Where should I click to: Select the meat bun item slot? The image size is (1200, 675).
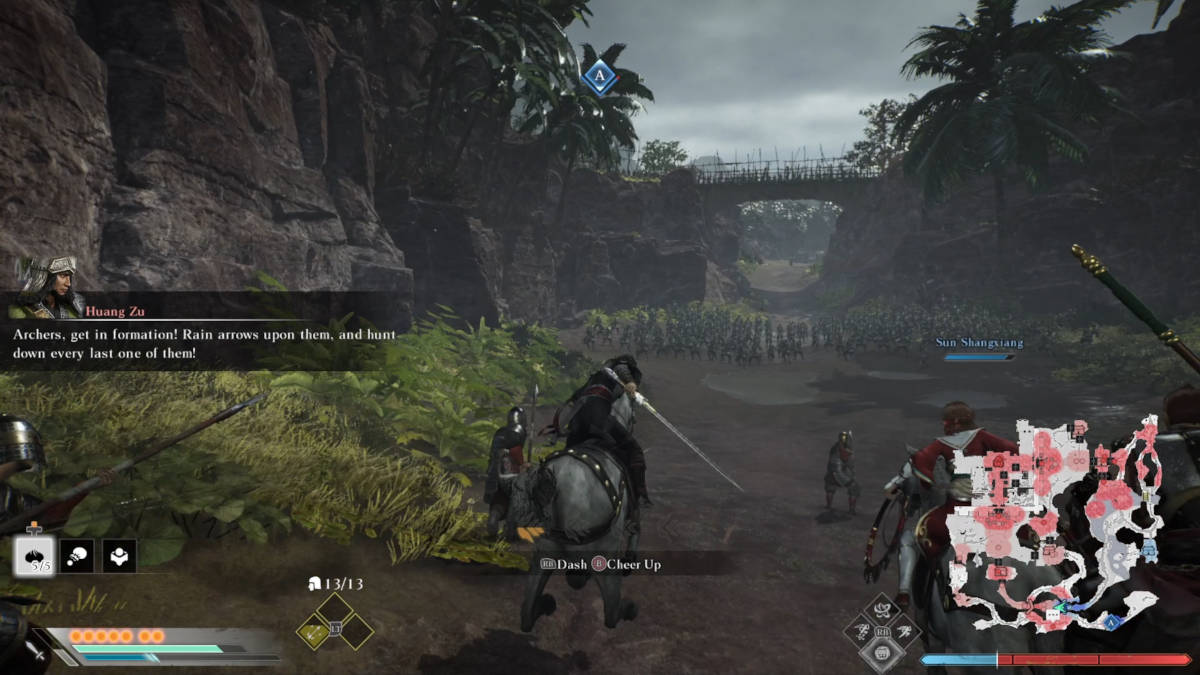click(35, 556)
